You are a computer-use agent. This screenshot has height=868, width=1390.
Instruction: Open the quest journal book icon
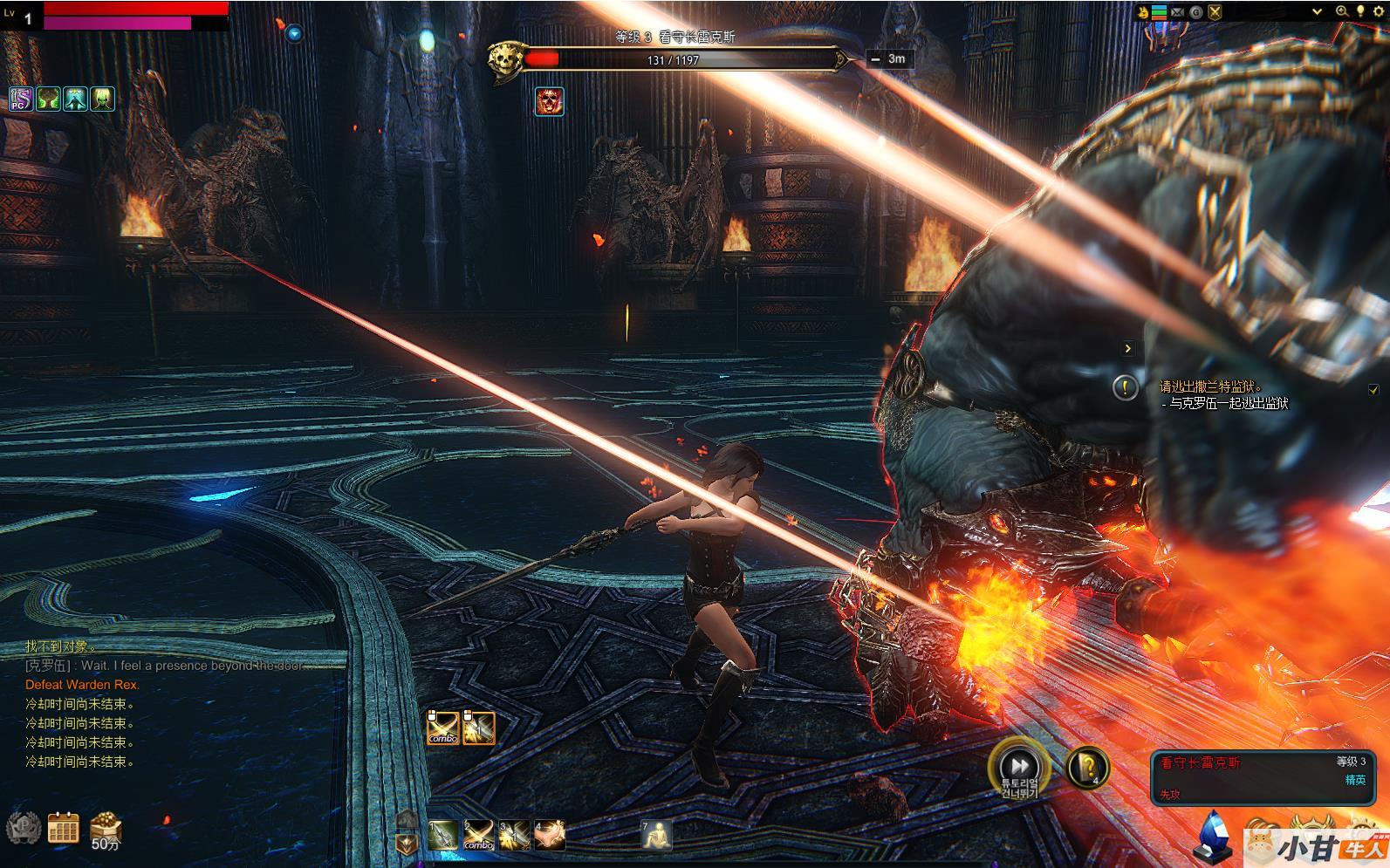coord(1089,768)
